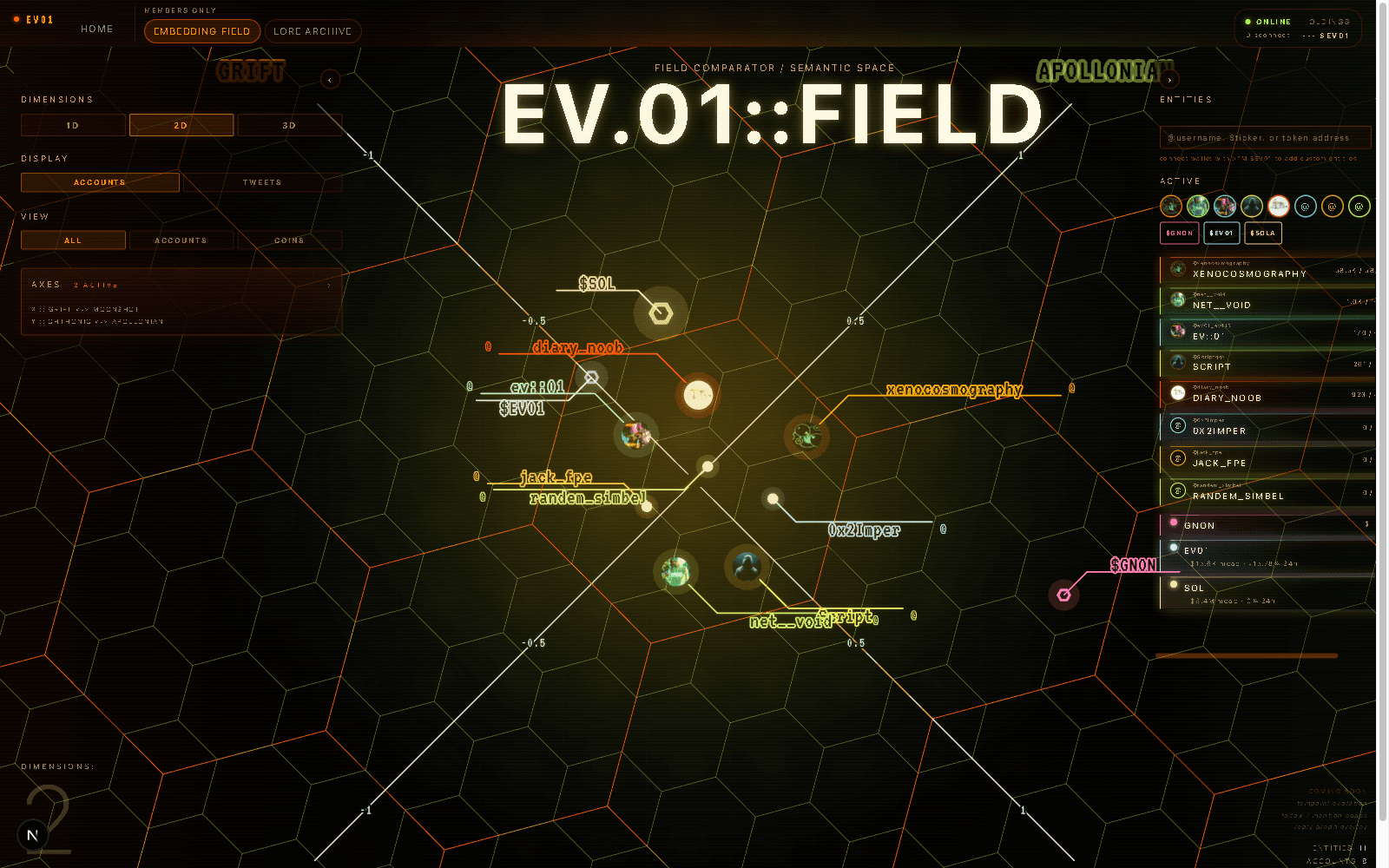Select the XENOCOSMOGRAPHY avatar in the Active row
The width and height of the screenshot is (1389, 868).
(x=1170, y=207)
